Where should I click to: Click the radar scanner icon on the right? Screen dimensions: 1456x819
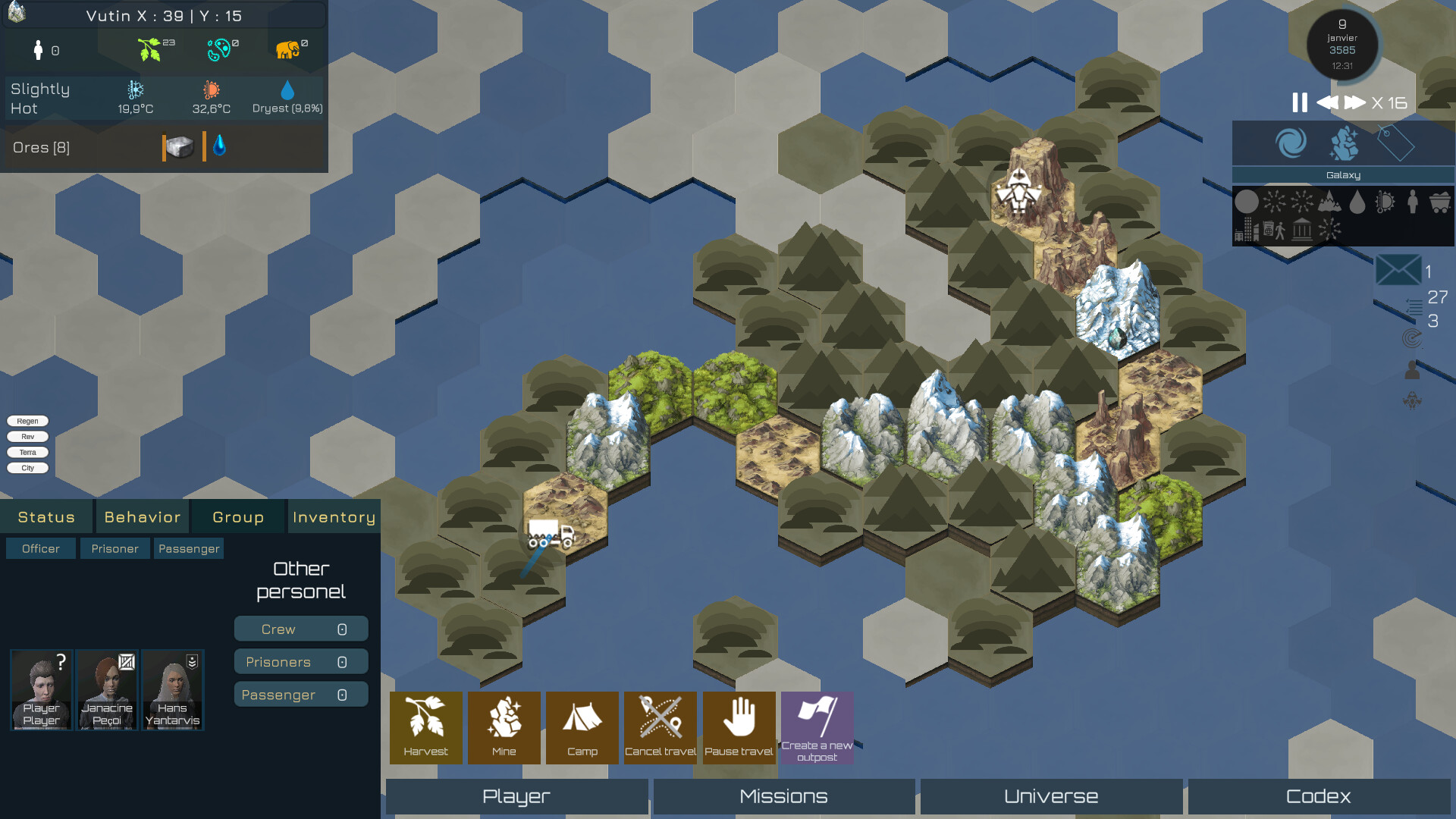click(x=1412, y=337)
